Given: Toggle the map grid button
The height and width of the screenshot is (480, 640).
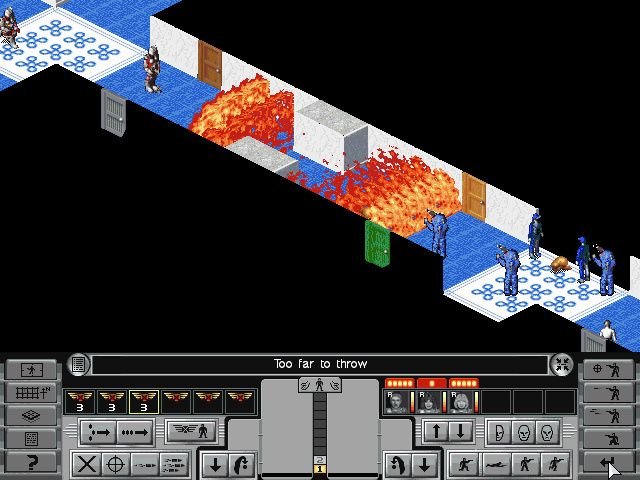Looking at the screenshot, I should click(30, 393).
